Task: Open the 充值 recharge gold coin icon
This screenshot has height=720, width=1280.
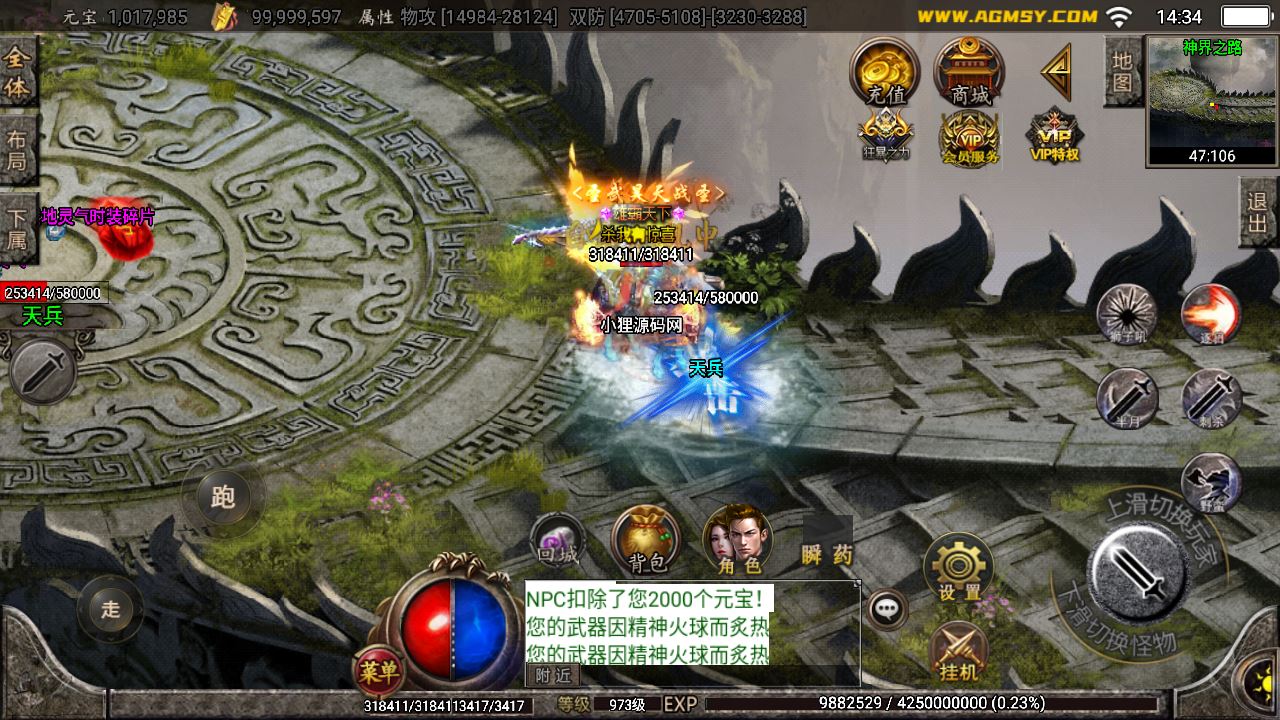Action: tap(885, 72)
